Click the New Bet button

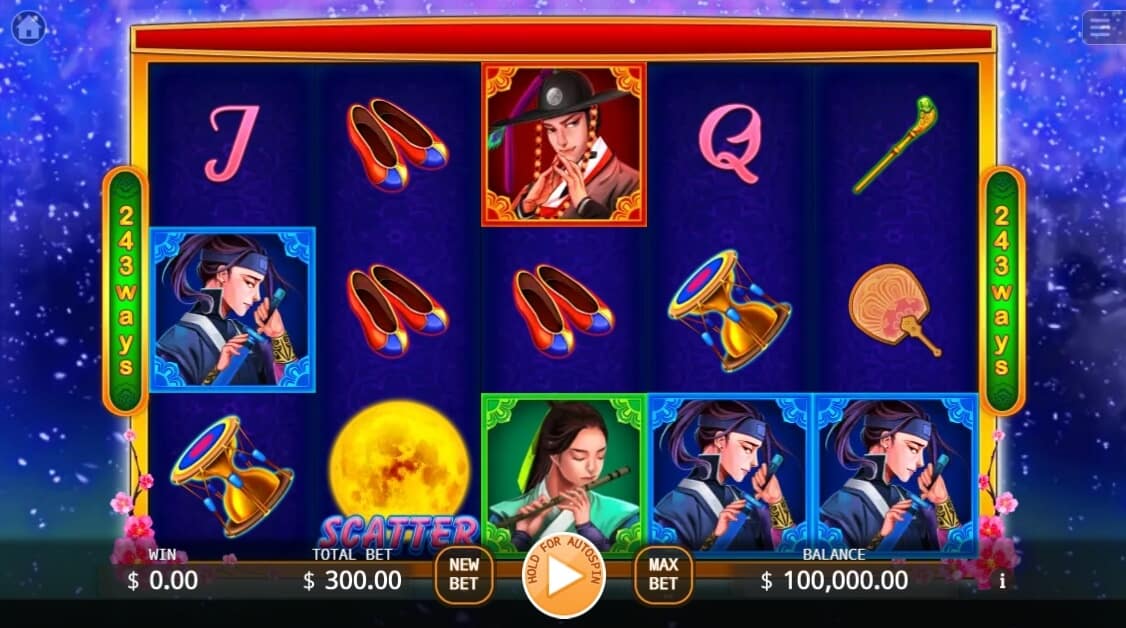coord(463,575)
